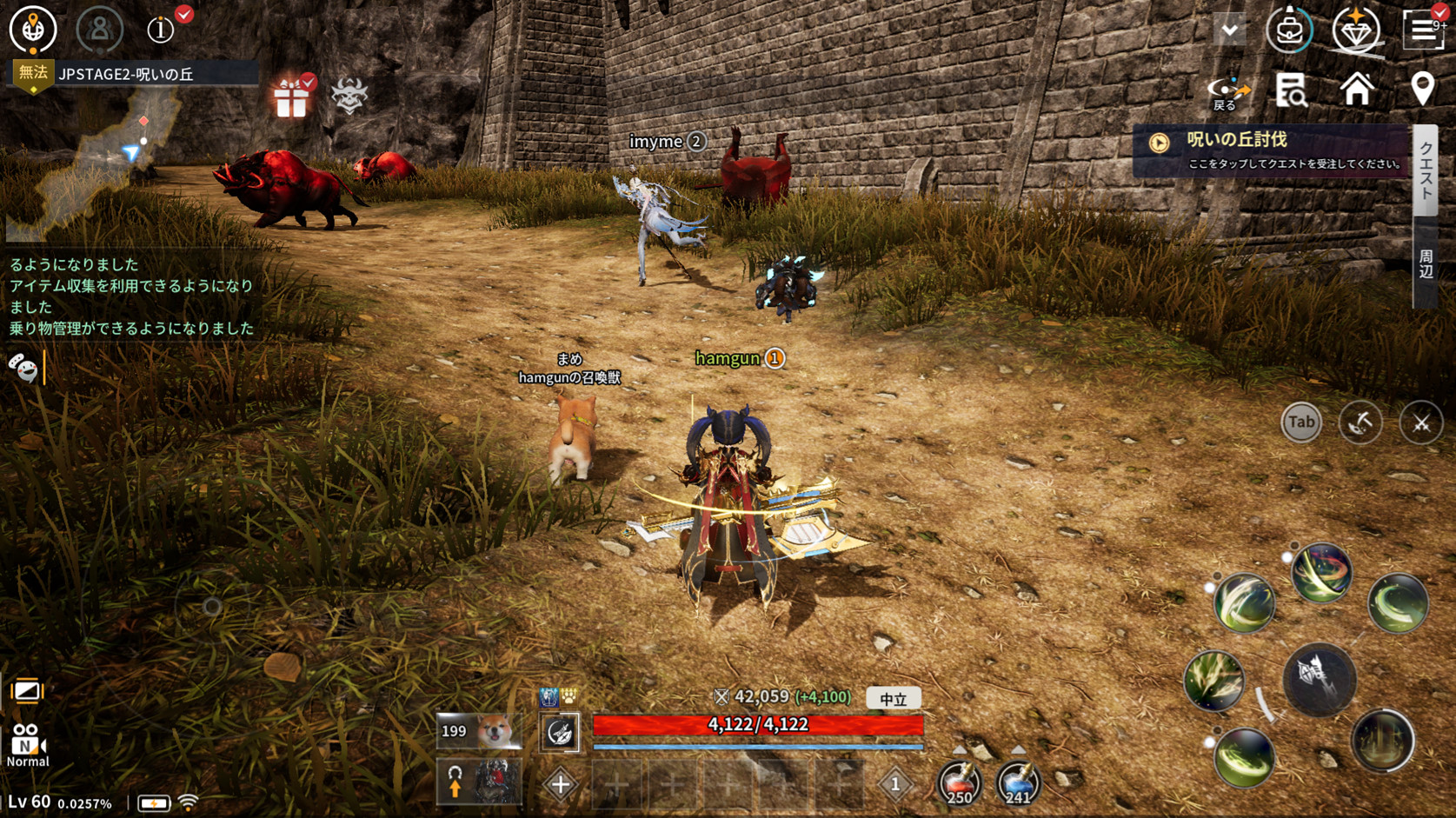The width and height of the screenshot is (1456, 818).
Task: Use the red health potion (250)
Action: point(959,782)
